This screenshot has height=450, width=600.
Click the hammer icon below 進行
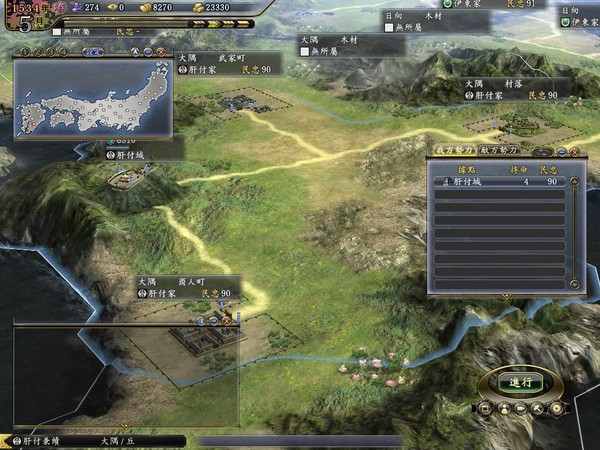click(538, 408)
